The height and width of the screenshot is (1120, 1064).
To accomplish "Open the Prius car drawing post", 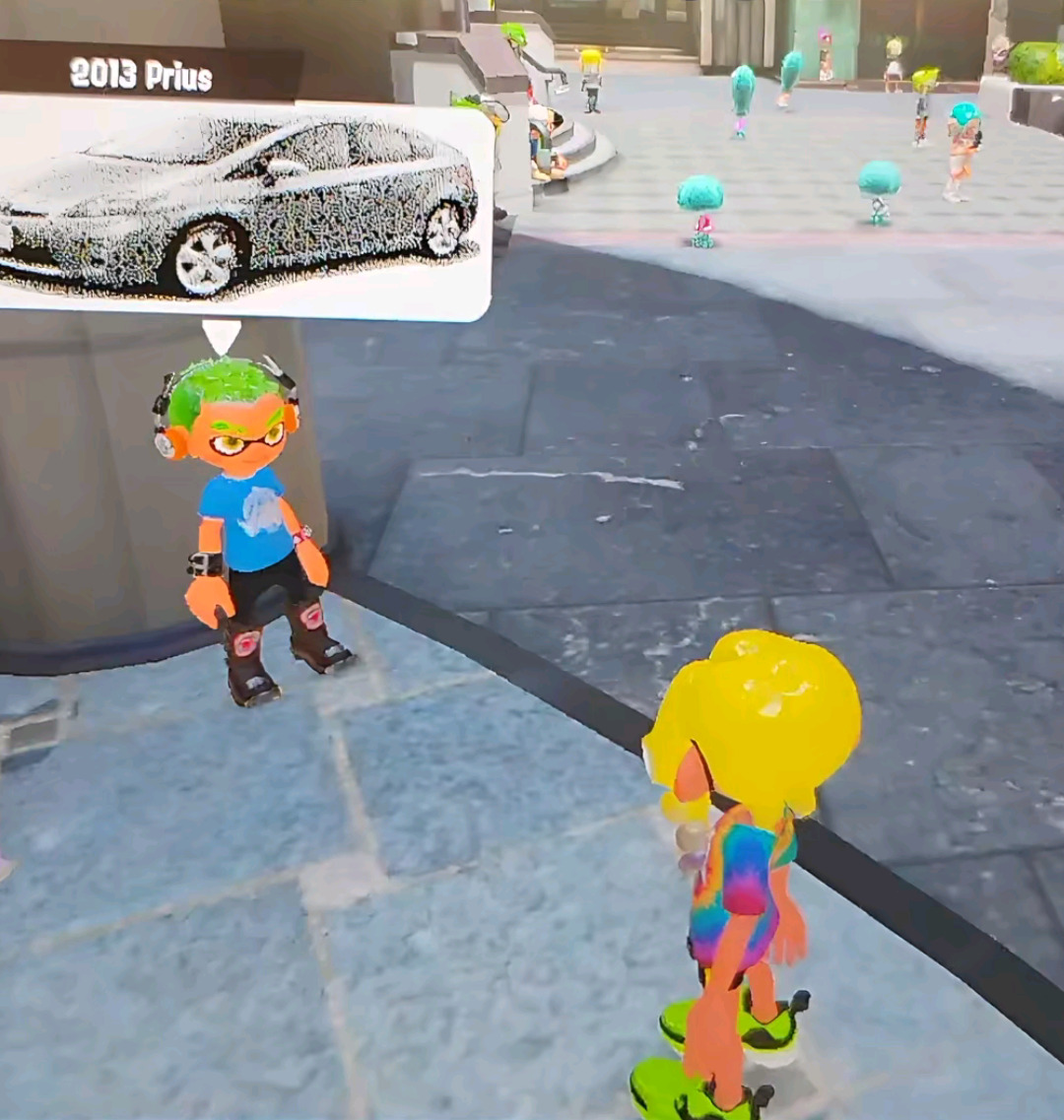I will tap(241, 207).
